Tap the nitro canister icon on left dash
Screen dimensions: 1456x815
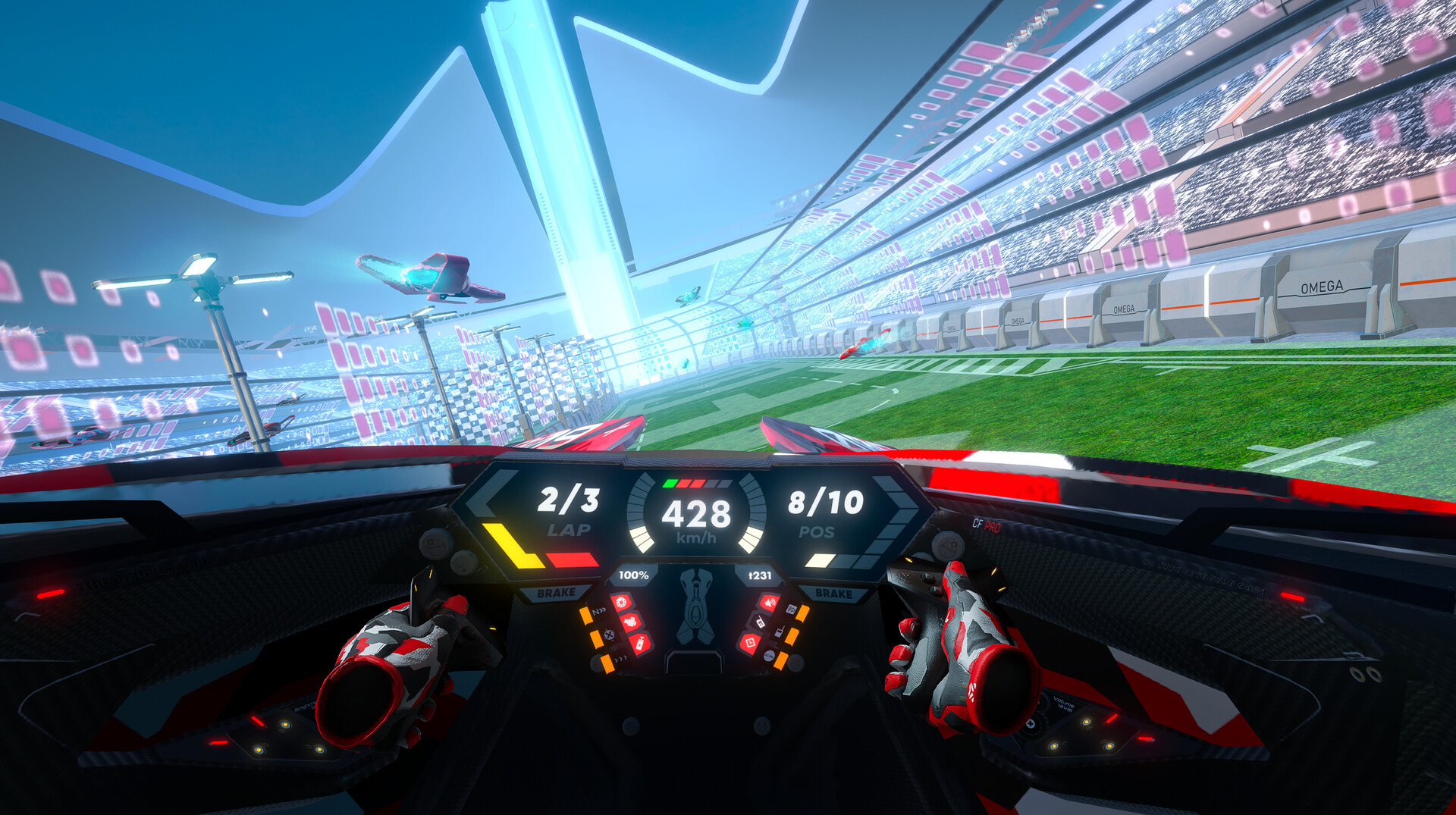[641, 643]
